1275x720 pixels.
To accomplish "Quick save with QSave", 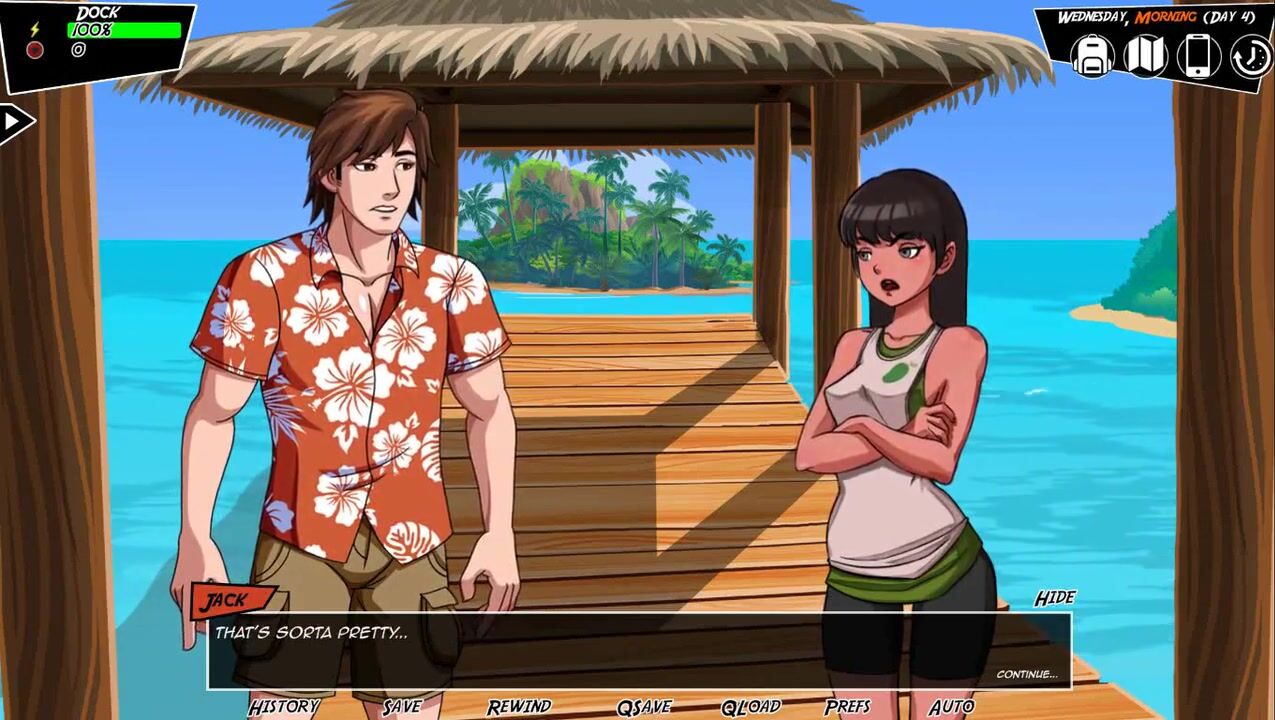I will tap(644, 707).
